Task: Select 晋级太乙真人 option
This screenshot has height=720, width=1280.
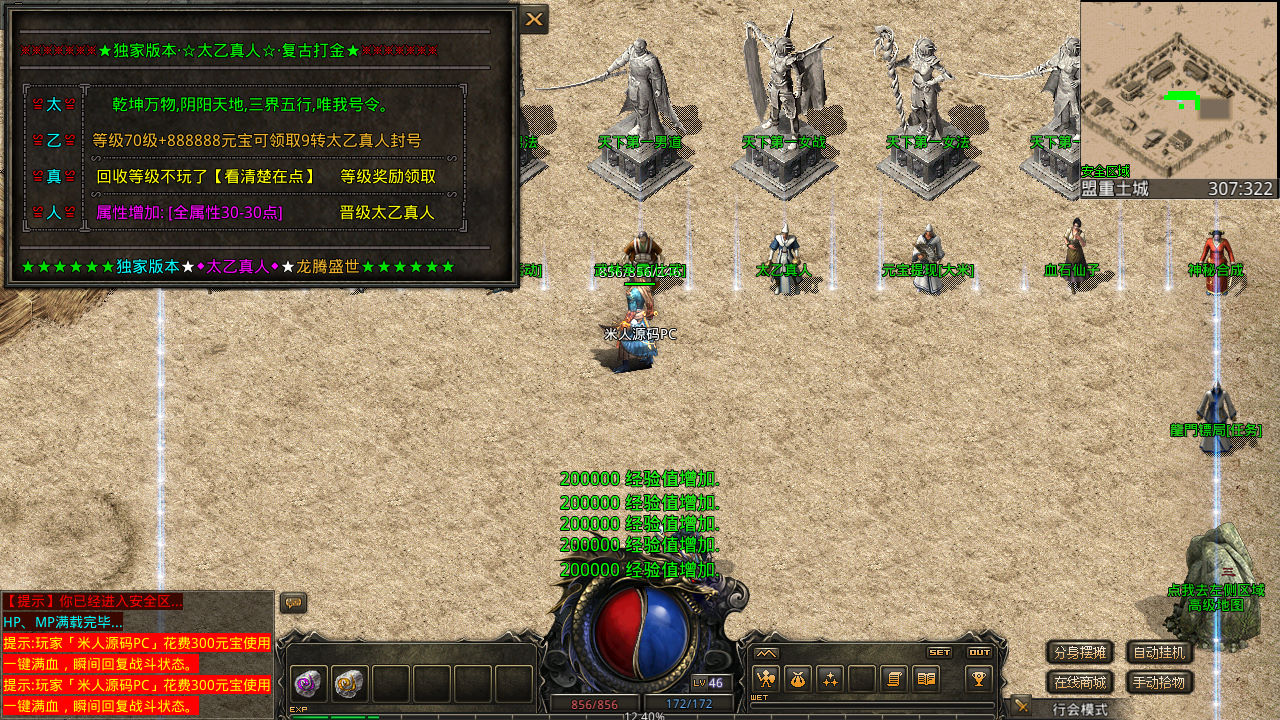Action: [387, 212]
